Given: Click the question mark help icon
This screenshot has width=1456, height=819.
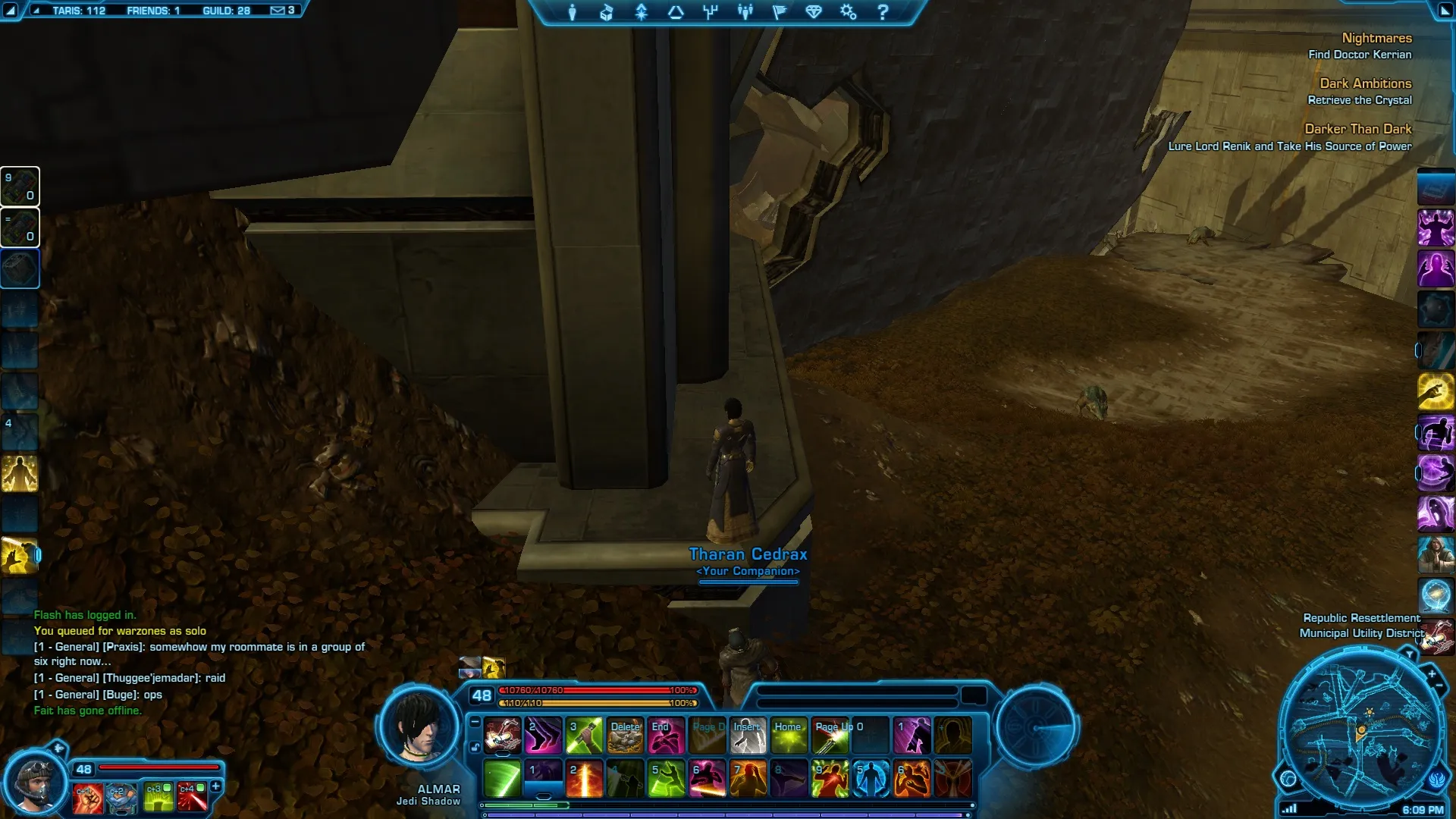Looking at the screenshot, I should (x=883, y=12).
